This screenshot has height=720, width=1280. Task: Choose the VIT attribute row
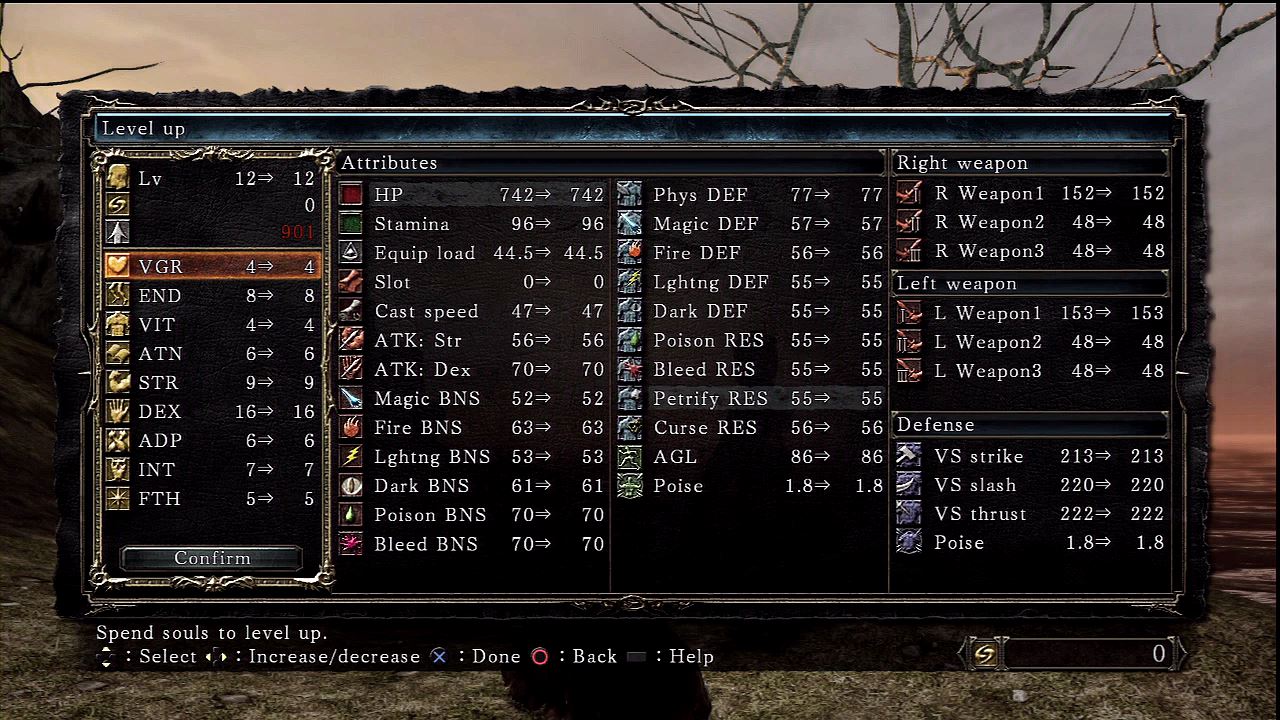(211, 325)
